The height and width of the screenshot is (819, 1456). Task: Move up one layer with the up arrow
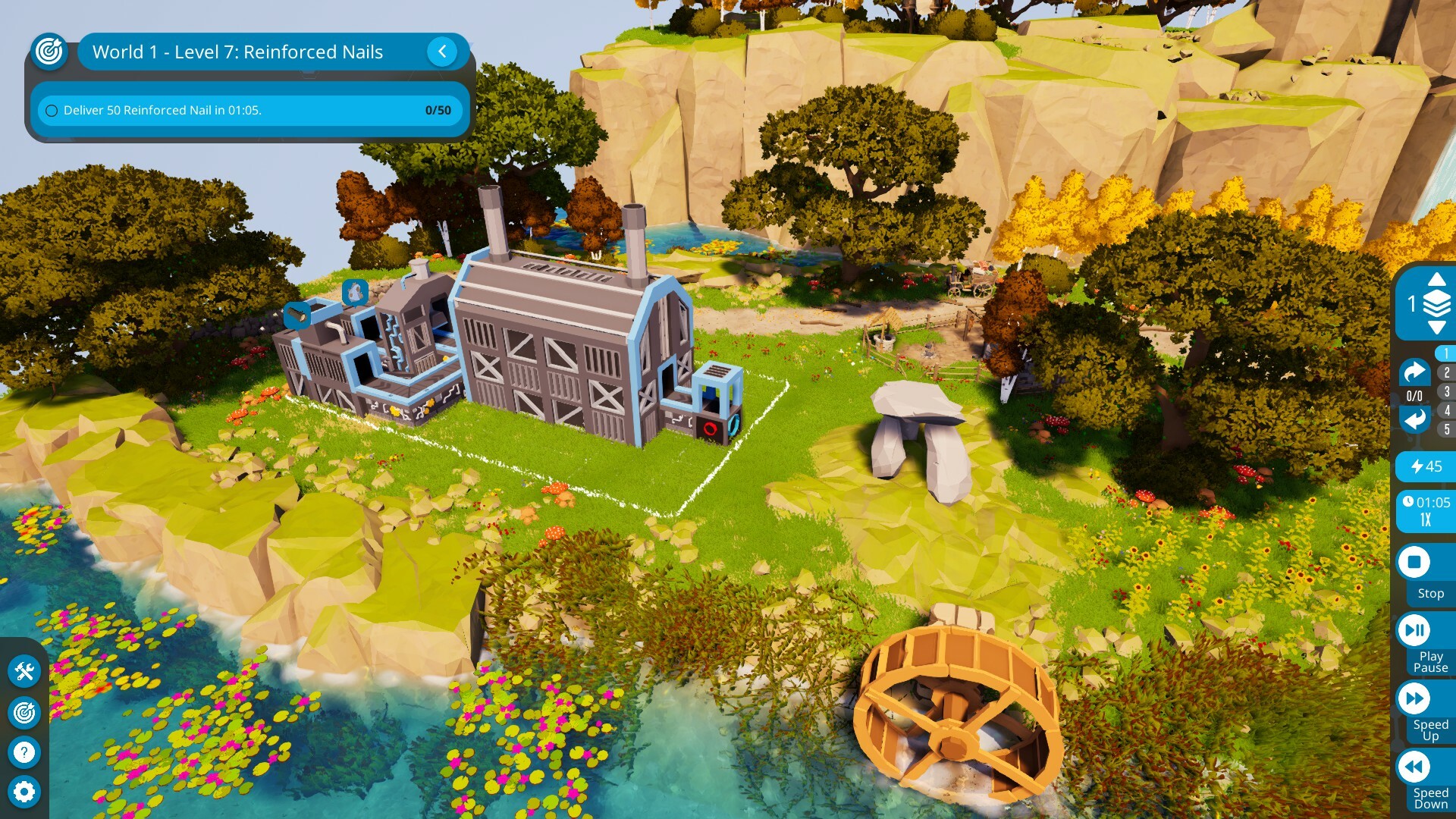[1436, 280]
